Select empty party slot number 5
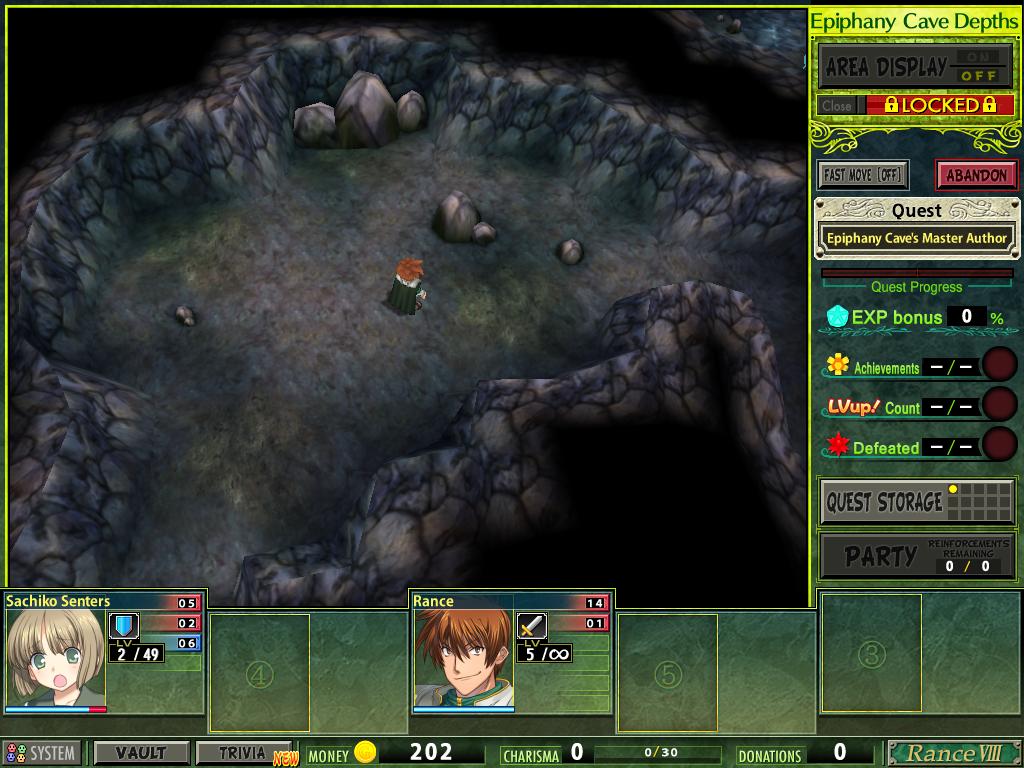1024x768 pixels. tap(667, 674)
